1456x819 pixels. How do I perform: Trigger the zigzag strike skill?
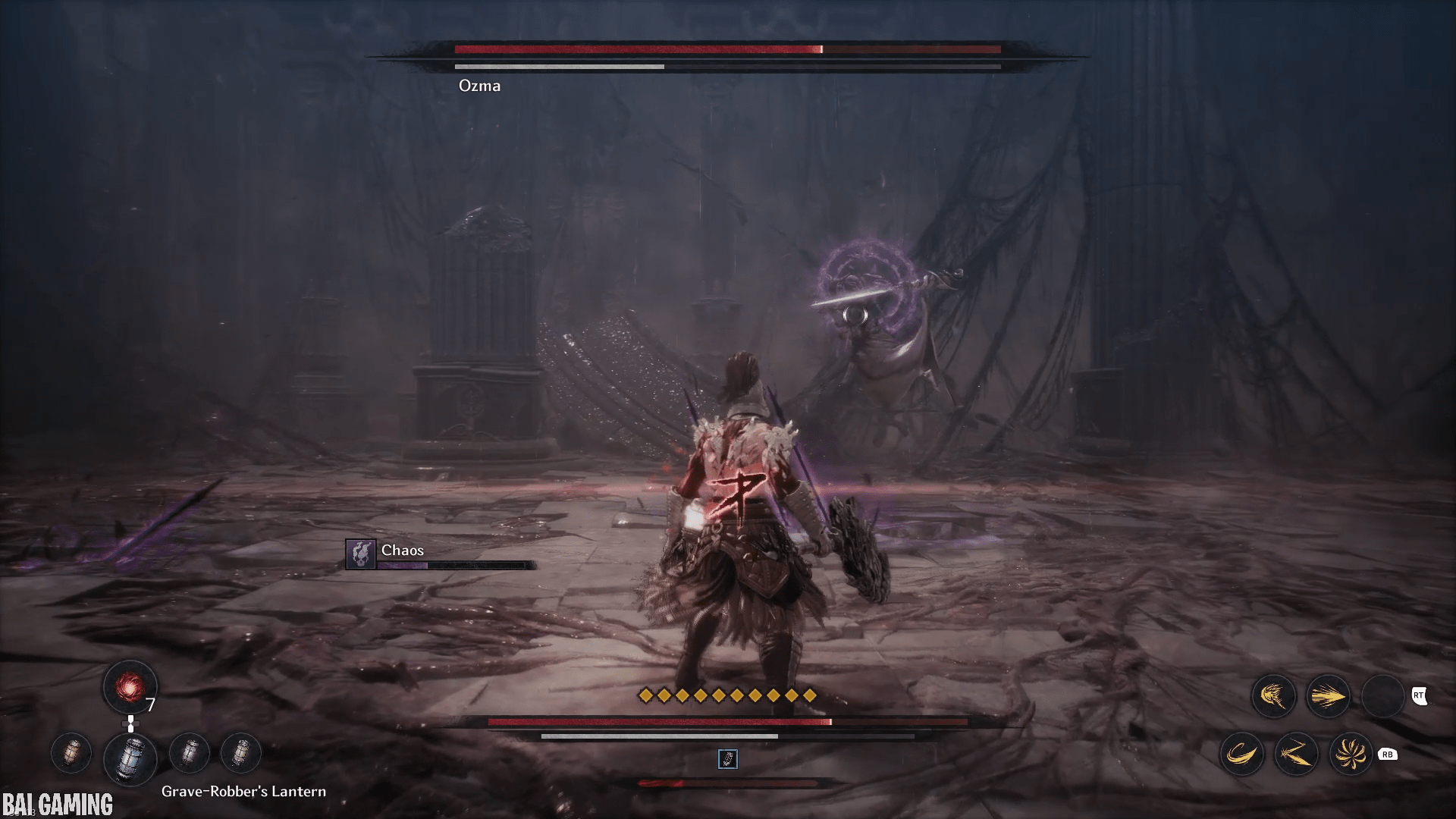coord(1296,754)
